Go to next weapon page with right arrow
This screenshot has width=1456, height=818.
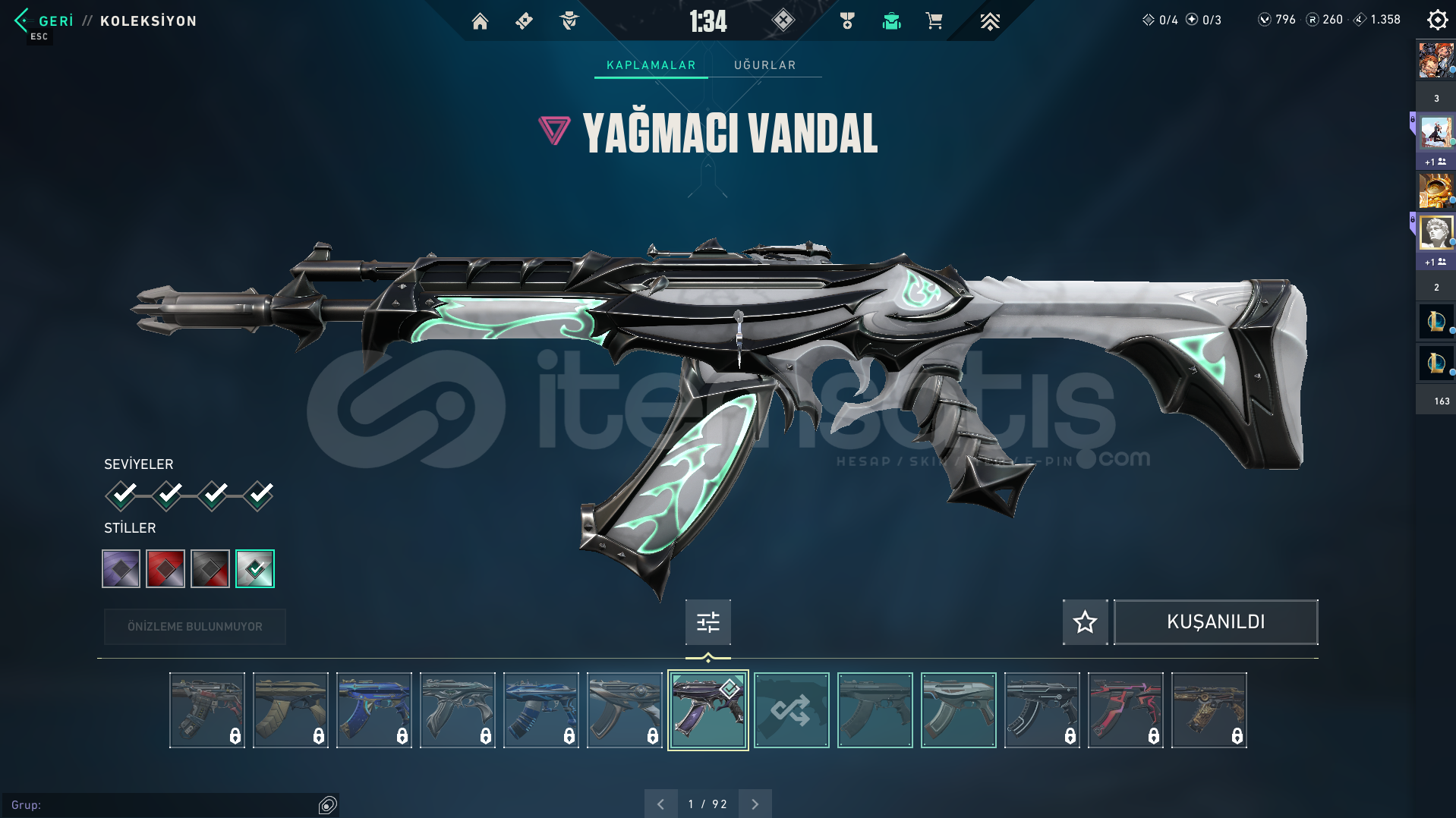click(x=754, y=804)
